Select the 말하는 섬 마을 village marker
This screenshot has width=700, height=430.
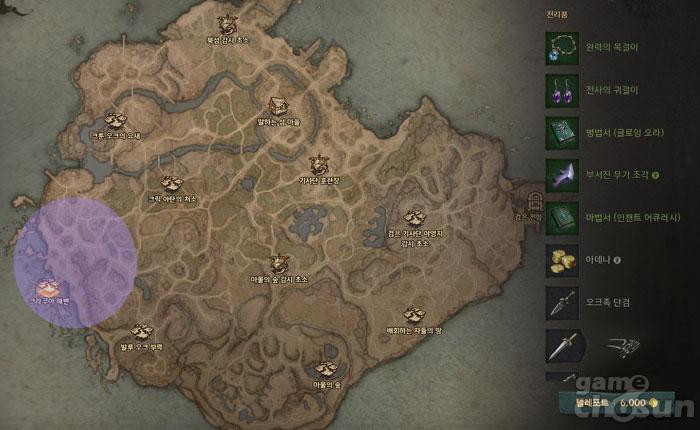279,104
